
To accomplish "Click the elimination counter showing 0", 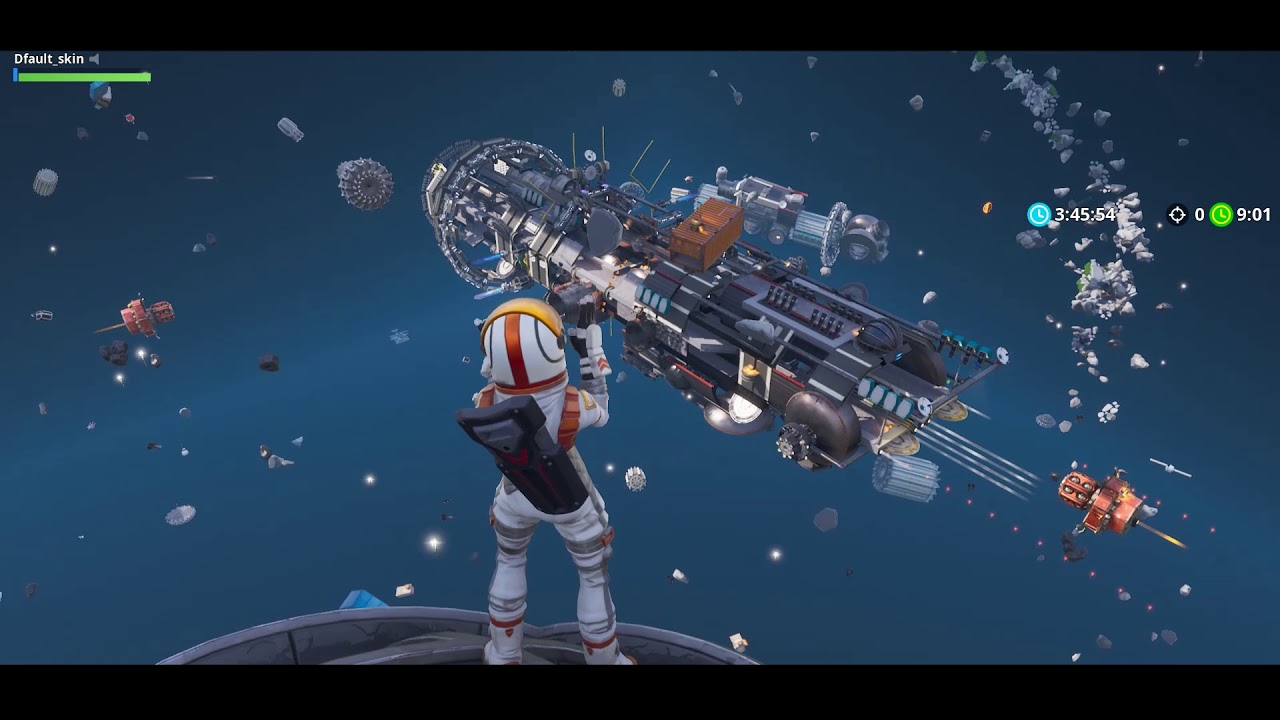I will pos(1200,214).
